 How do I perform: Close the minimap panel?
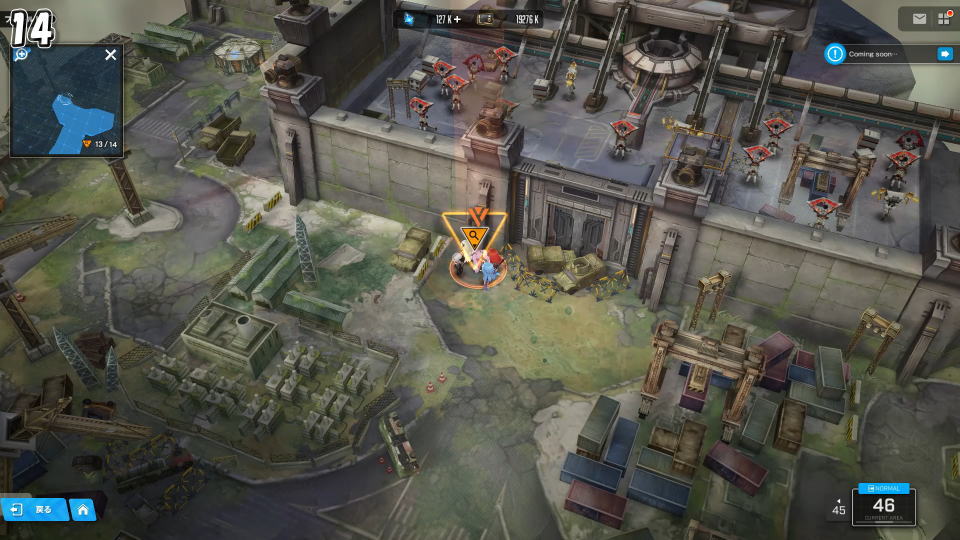[x=110, y=55]
